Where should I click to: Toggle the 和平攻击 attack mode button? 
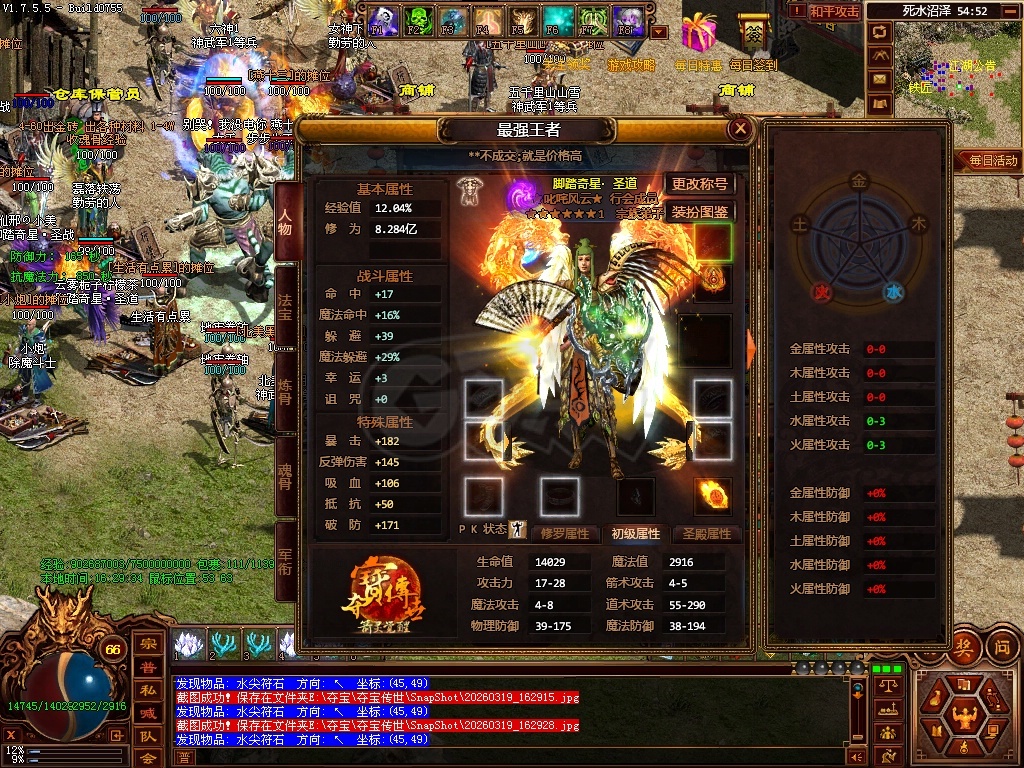pos(834,12)
